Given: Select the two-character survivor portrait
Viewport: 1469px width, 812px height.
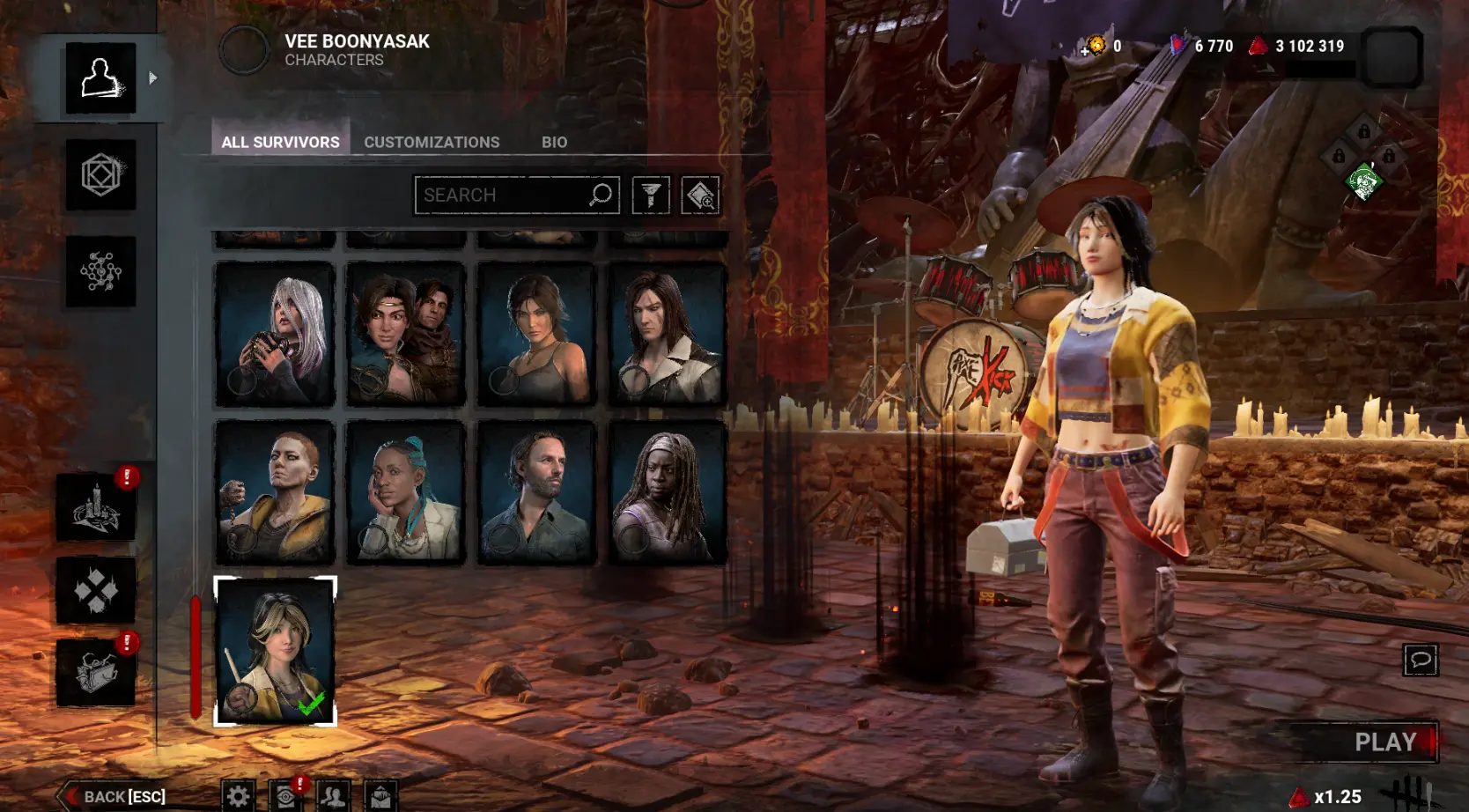Looking at the screenshot, I should 405,334.
